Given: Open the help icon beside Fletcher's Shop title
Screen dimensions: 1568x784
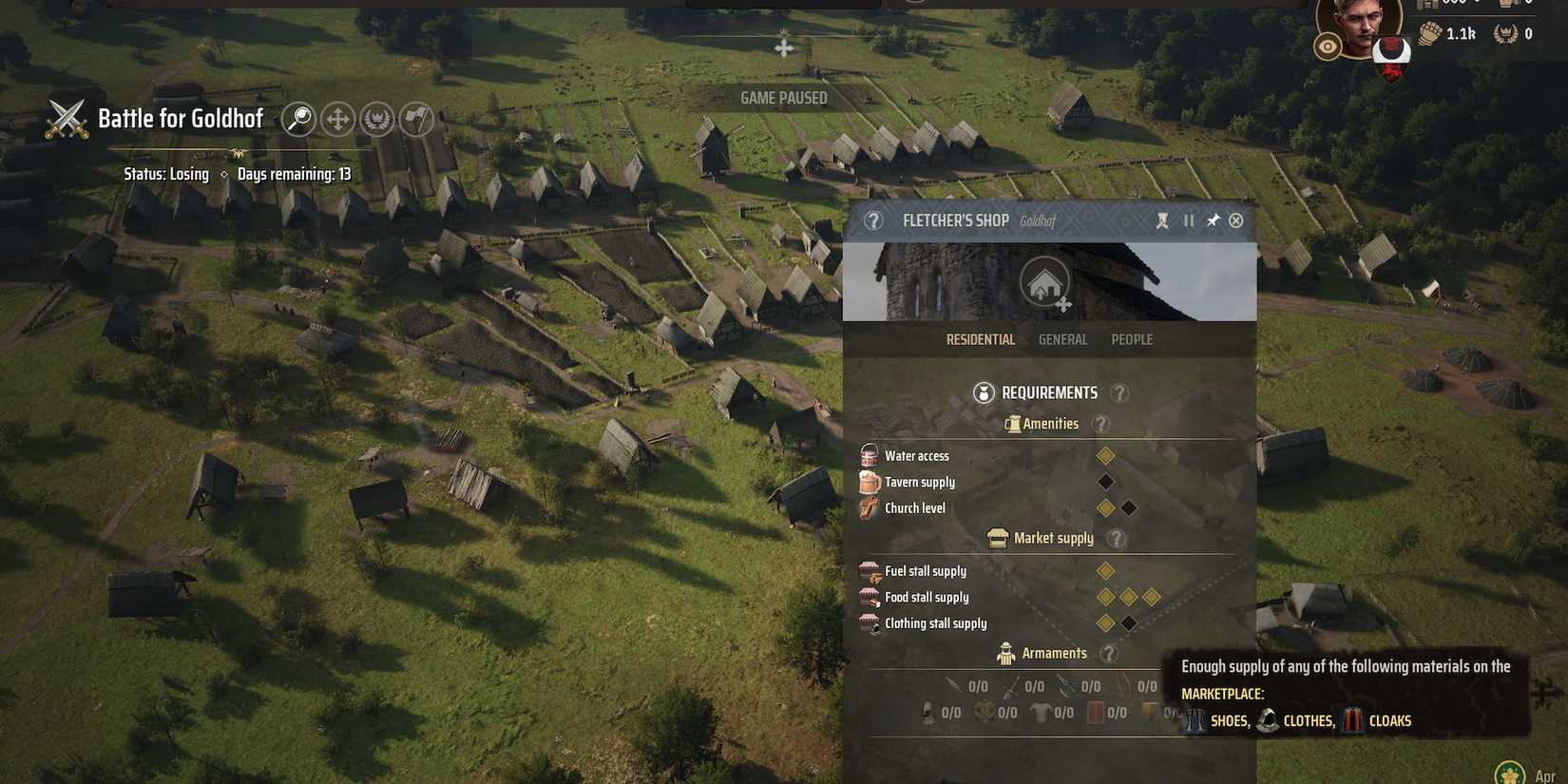Looking at the screenshot, I should coord(873,220).
